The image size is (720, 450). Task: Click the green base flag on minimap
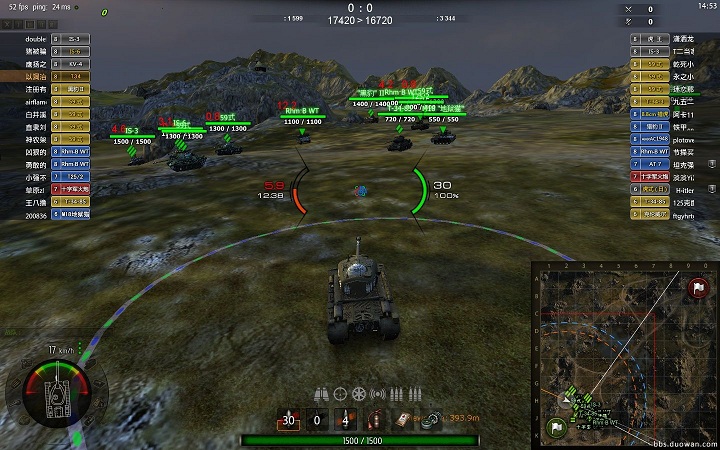click(x=554, y=428)
